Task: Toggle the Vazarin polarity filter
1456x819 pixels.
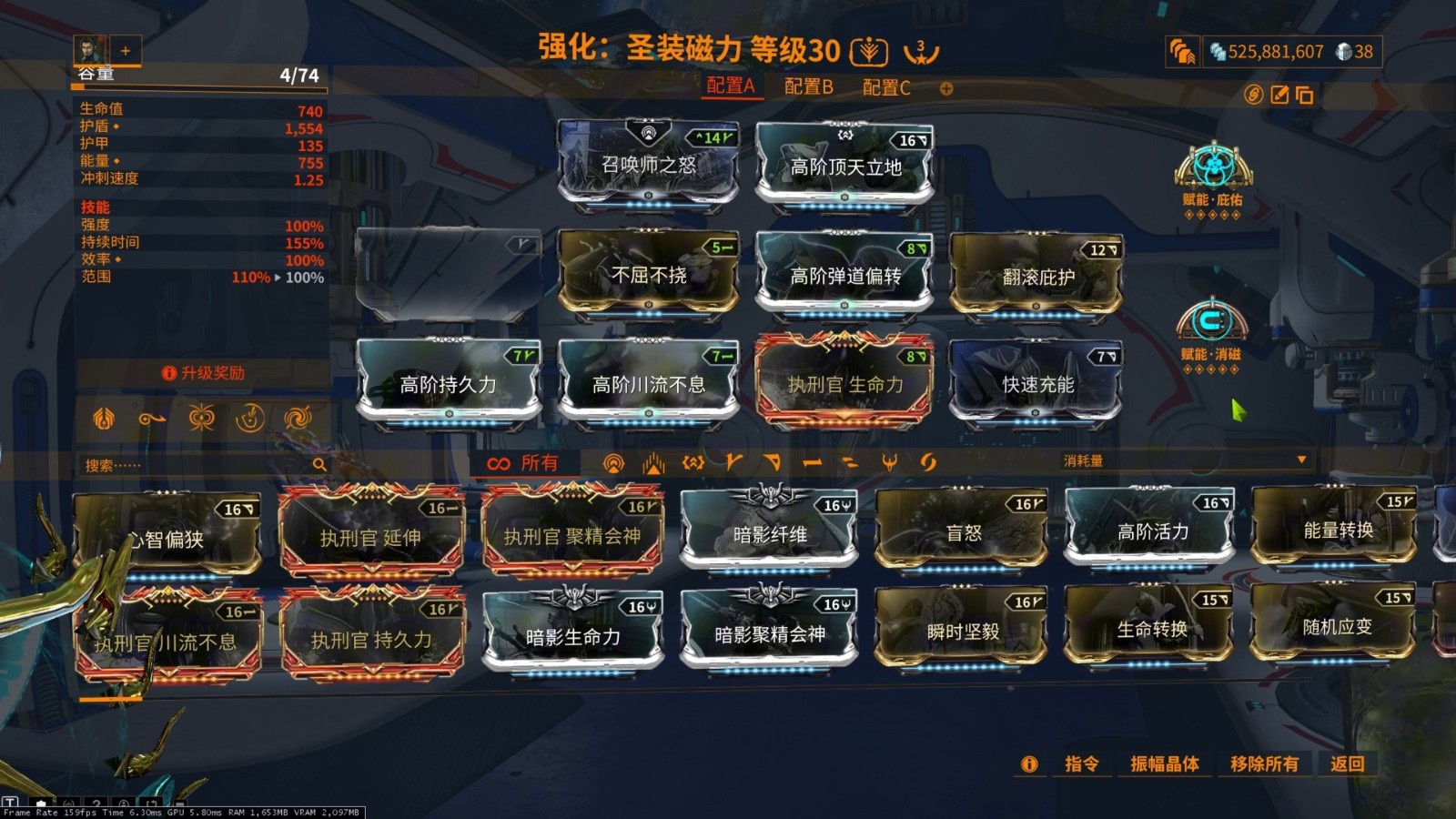Action: [x=771, y=463]
